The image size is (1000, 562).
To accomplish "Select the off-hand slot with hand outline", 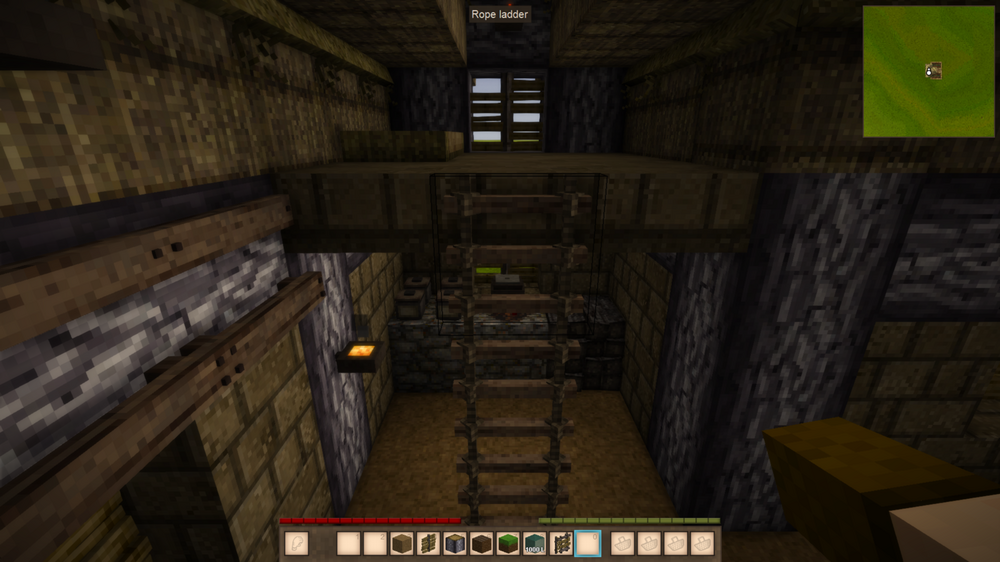I will click(296, 544).
